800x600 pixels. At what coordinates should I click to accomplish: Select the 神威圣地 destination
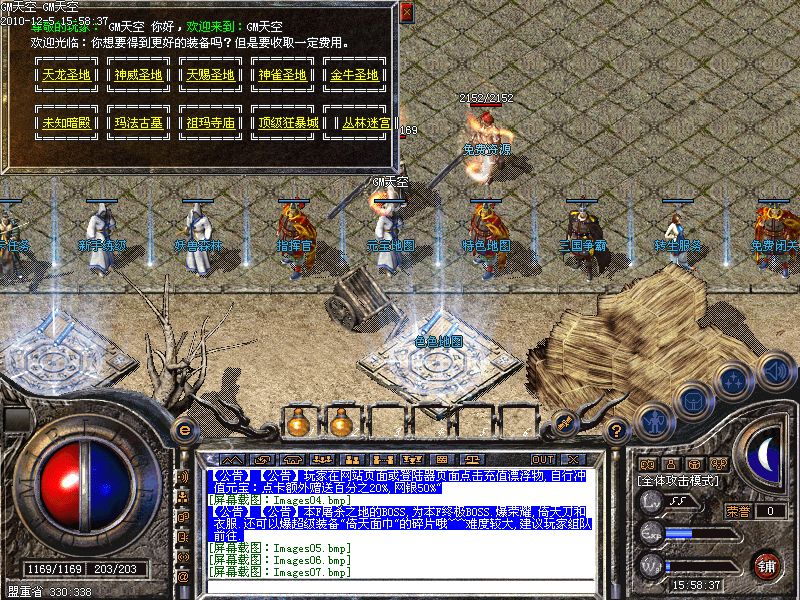tap(136, 75)
